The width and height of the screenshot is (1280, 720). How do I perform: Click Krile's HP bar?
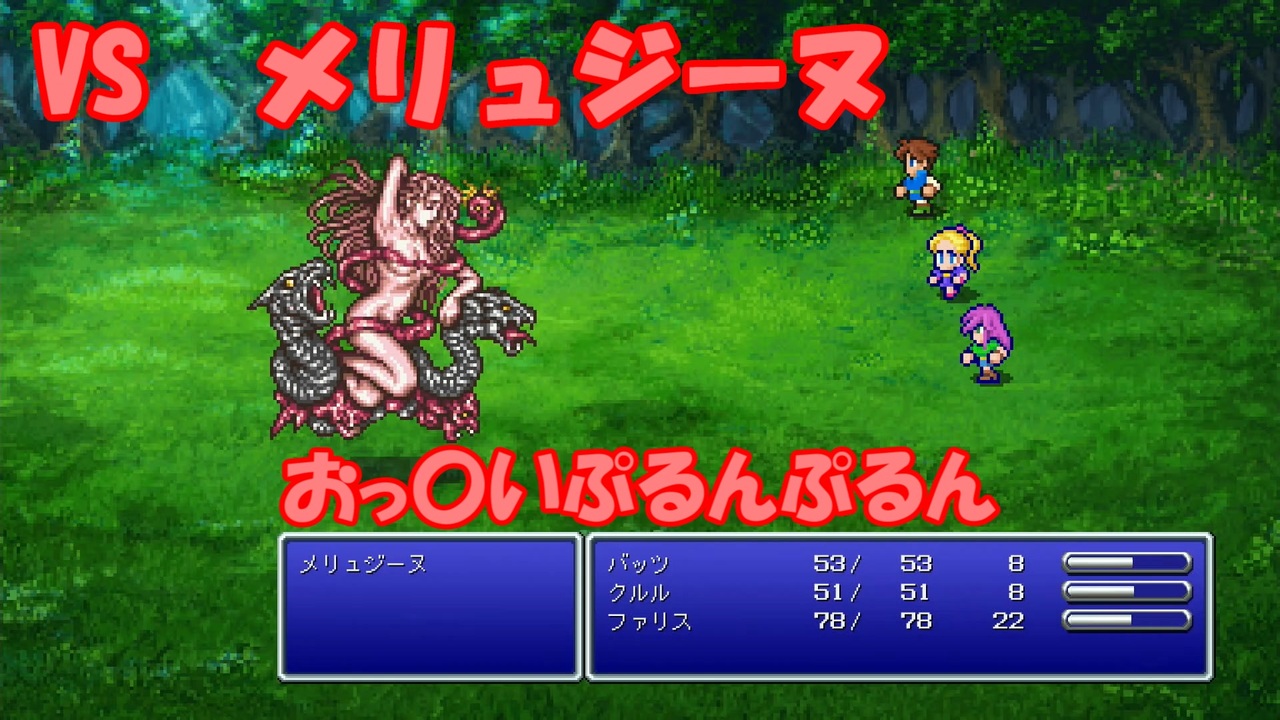tap(1128, 592)
